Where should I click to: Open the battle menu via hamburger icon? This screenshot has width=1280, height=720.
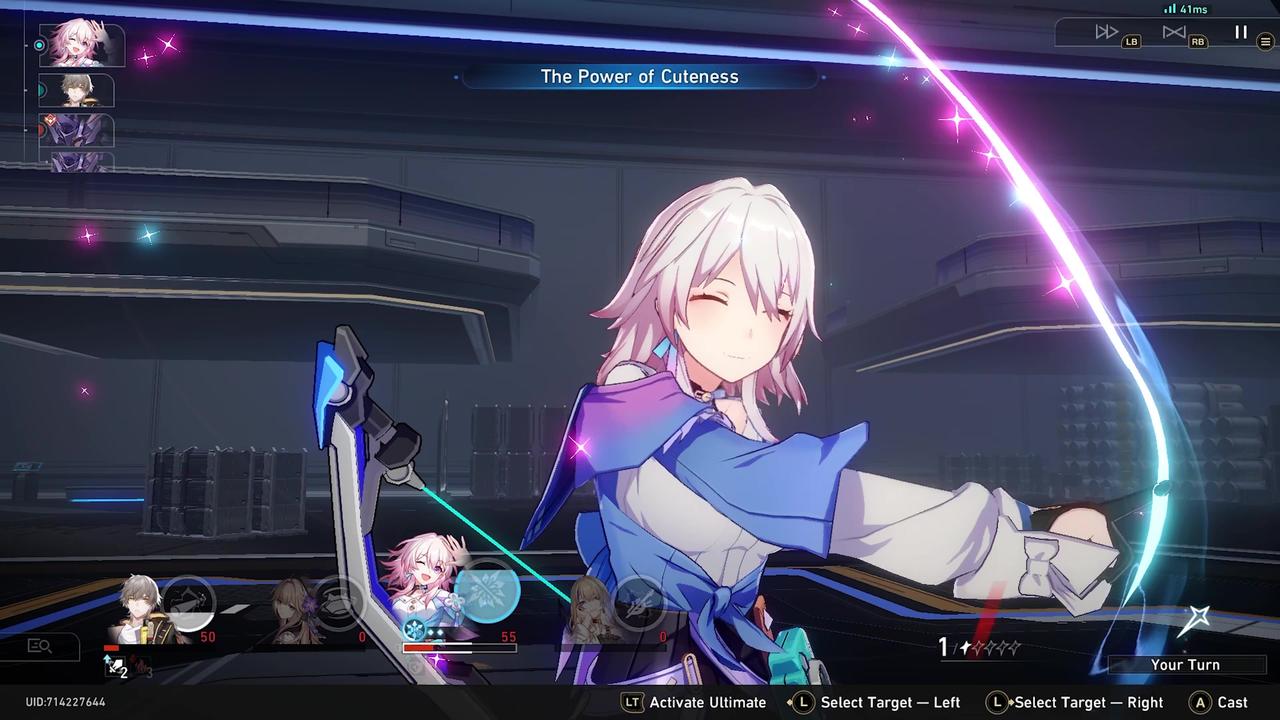1266,43
